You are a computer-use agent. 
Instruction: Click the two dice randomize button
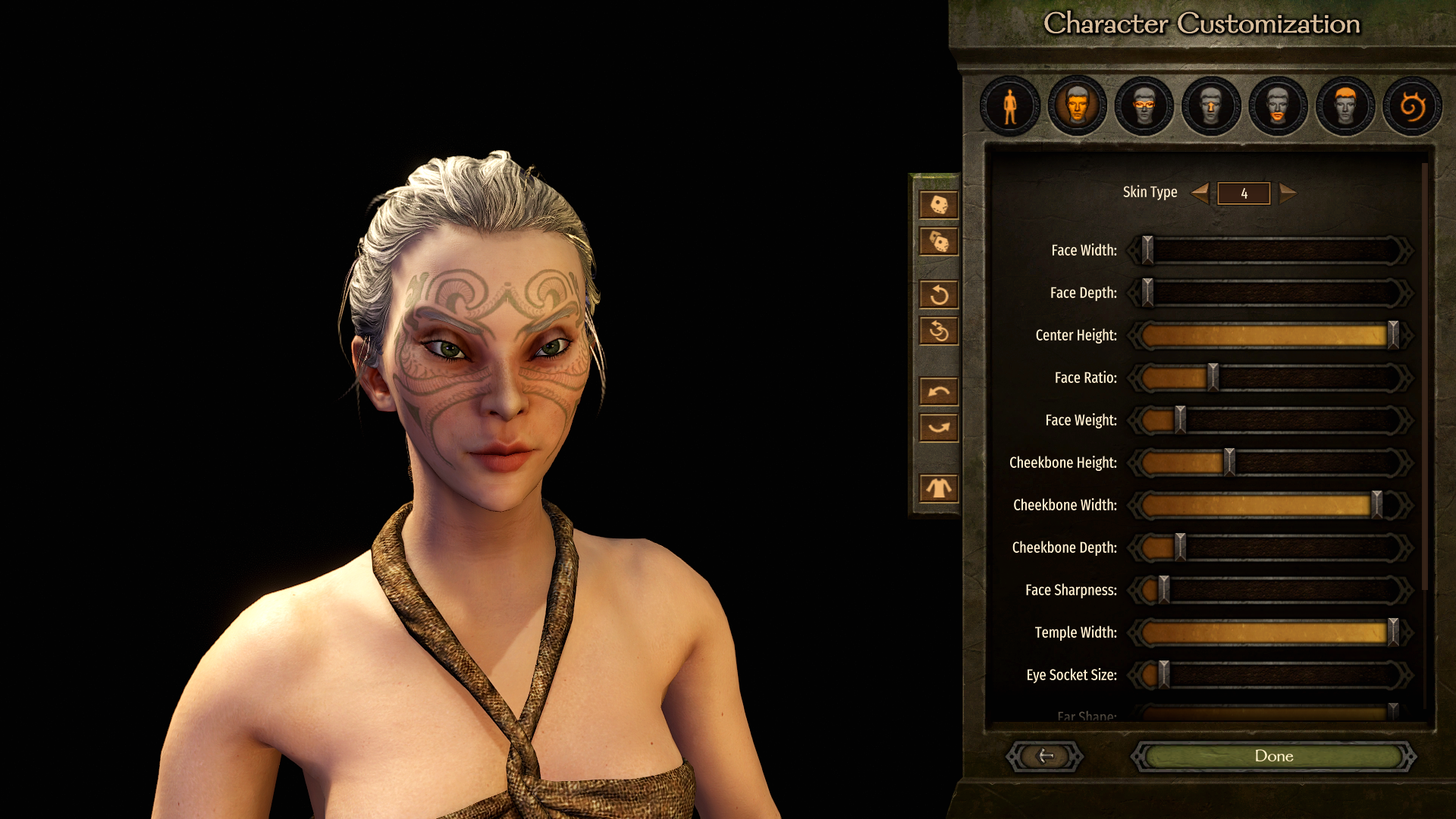click(939, 242)
